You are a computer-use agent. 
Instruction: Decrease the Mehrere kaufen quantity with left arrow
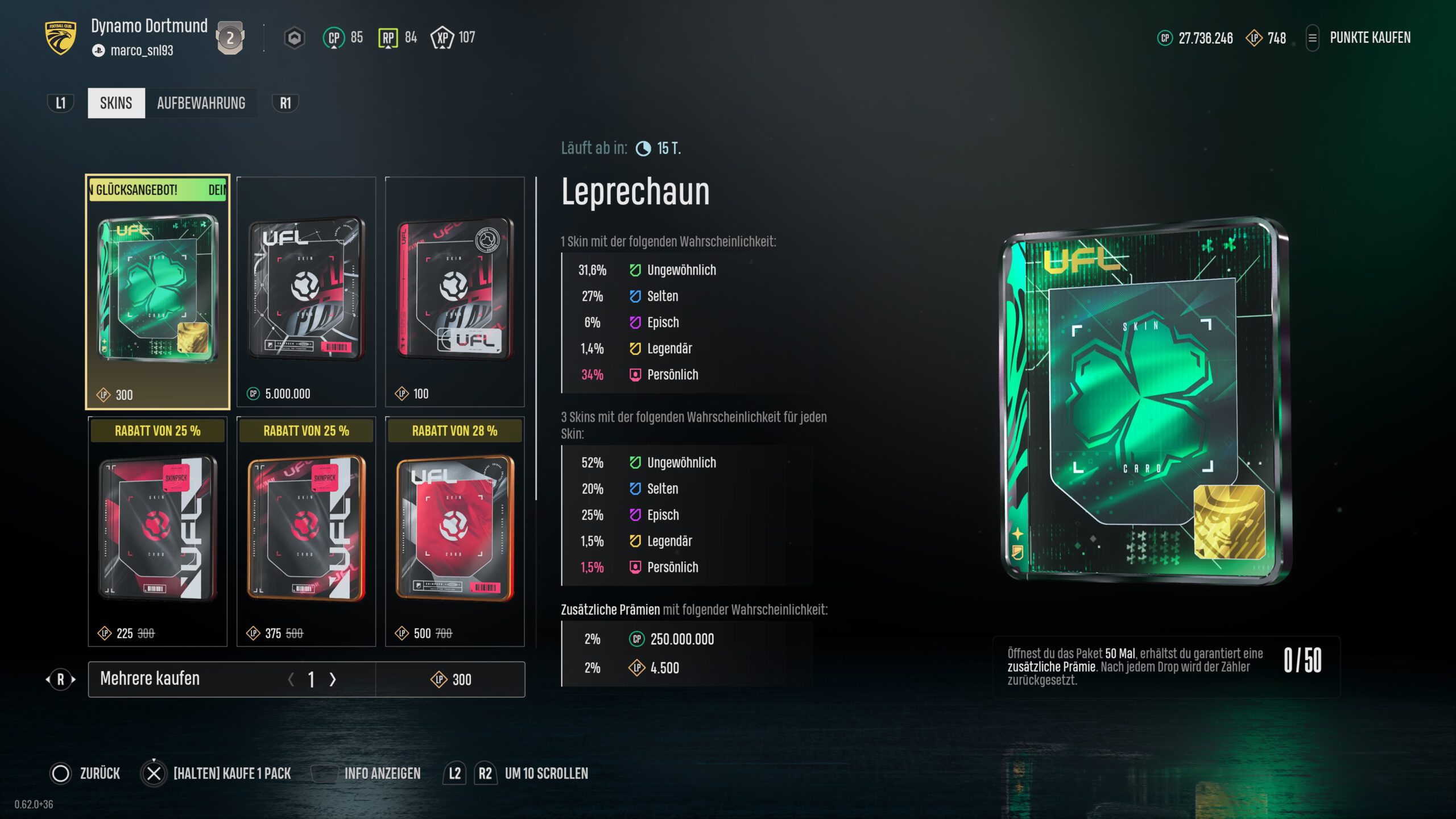tap(291, 679)
